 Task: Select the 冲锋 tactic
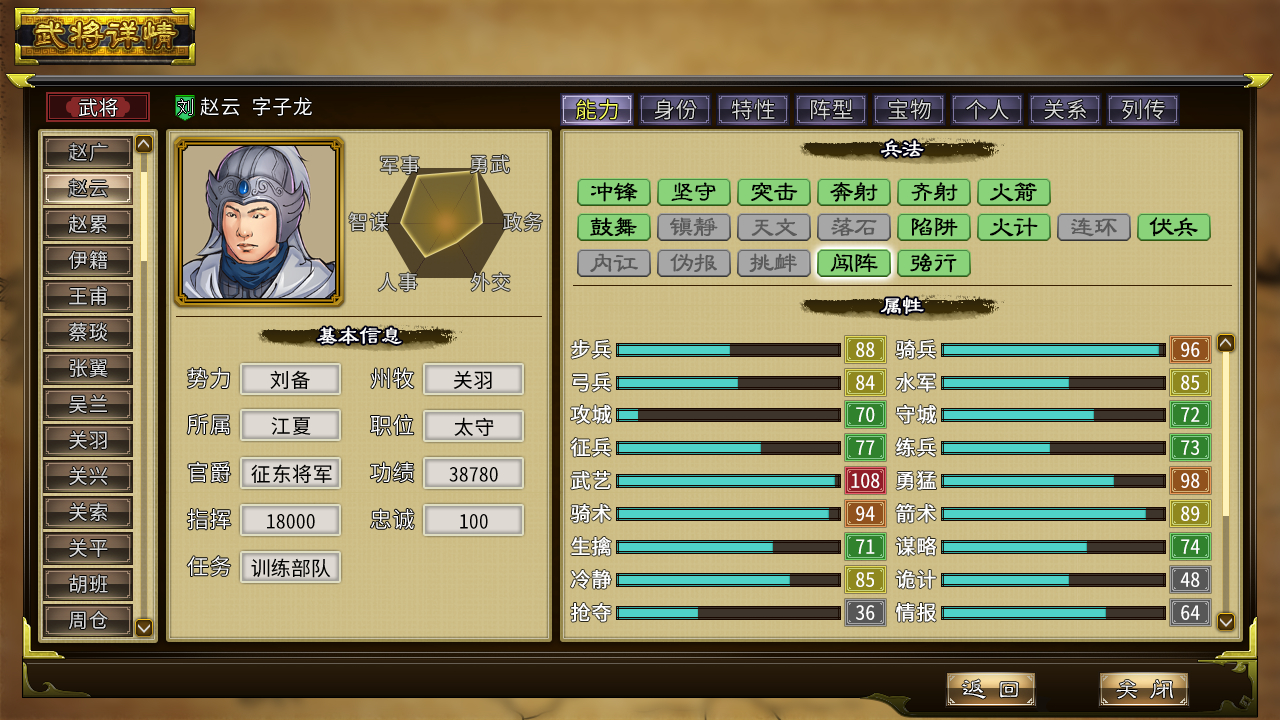(x=614, y=192)
